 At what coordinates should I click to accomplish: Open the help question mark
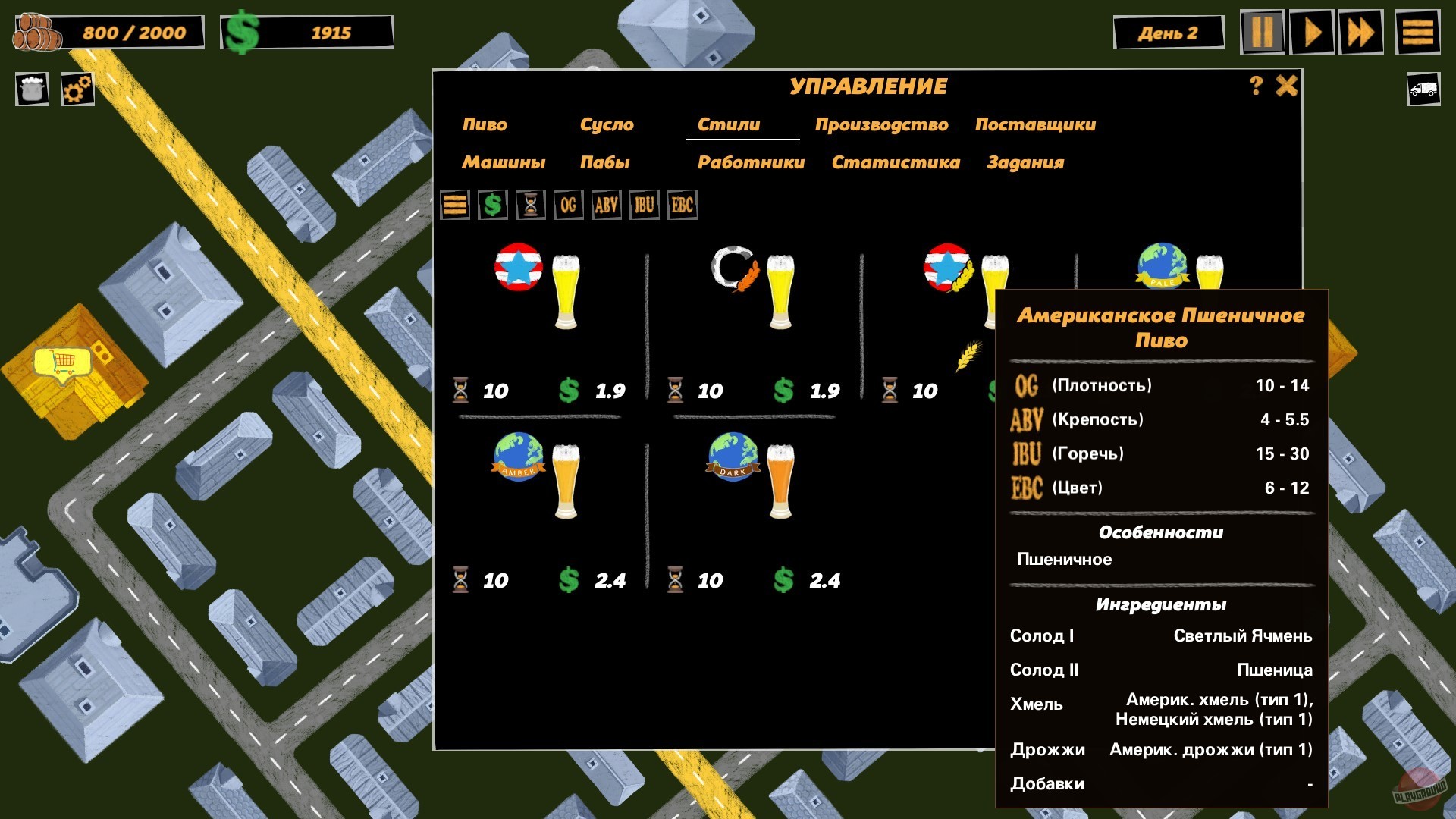tap(1255, 86)
